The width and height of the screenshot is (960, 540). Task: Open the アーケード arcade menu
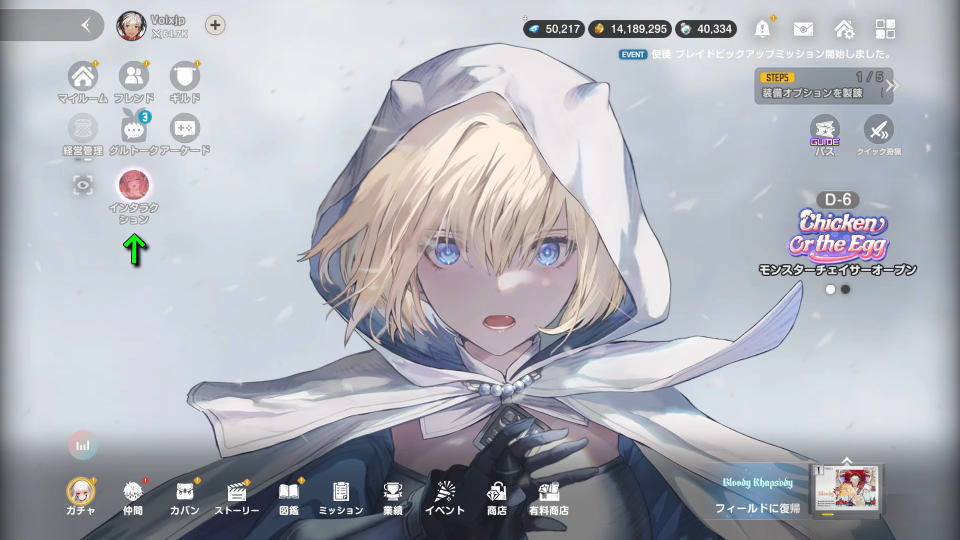point(184,128)
